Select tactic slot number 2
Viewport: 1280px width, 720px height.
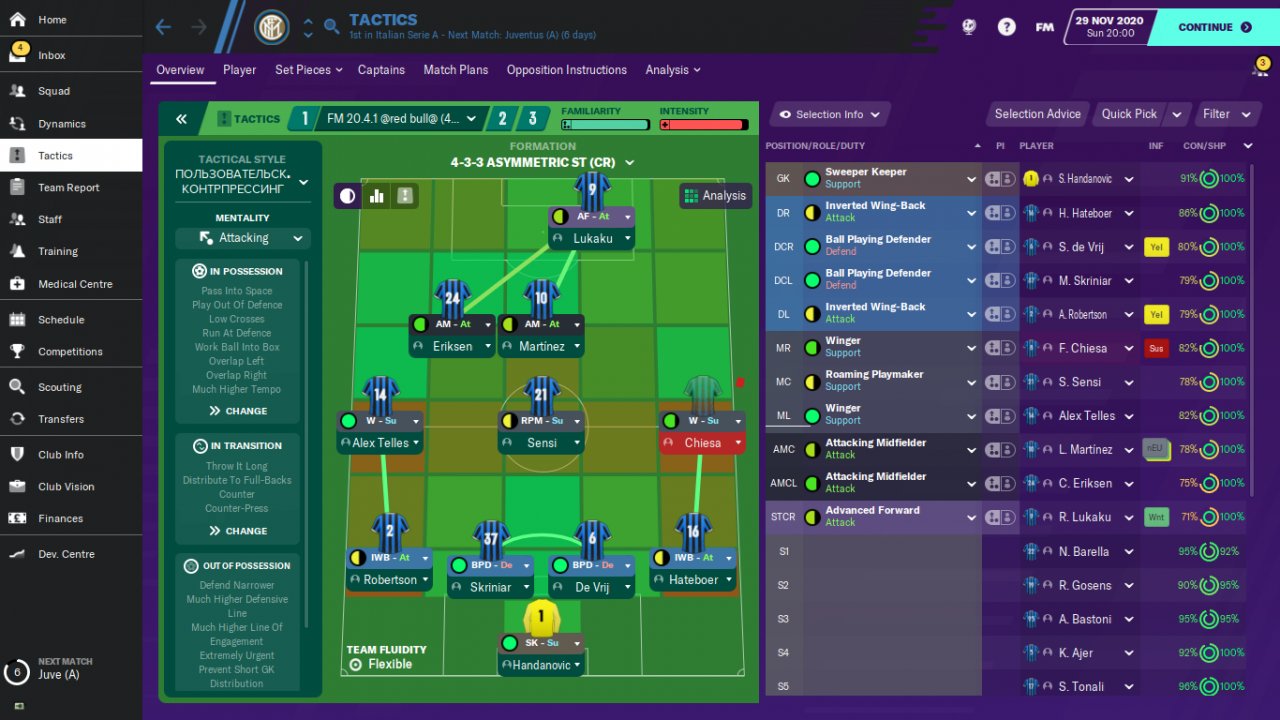tap(503, 119)
